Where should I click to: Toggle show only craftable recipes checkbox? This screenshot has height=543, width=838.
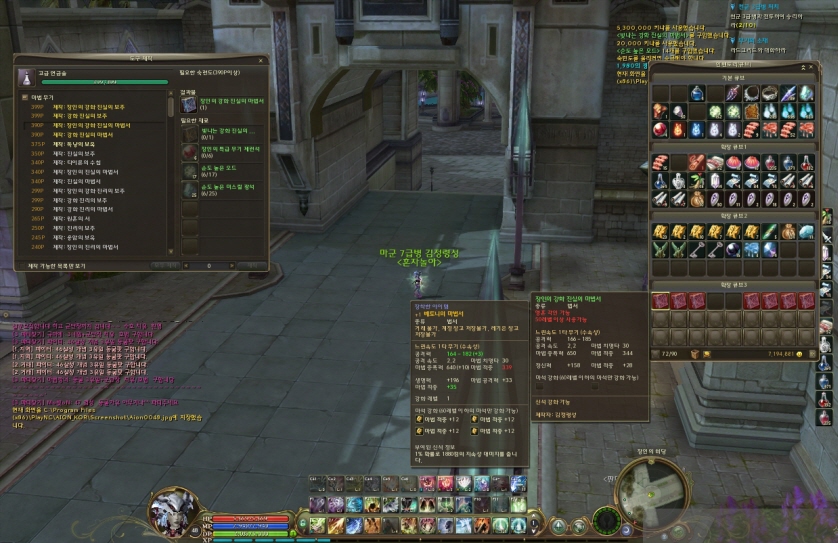point(22,266)
